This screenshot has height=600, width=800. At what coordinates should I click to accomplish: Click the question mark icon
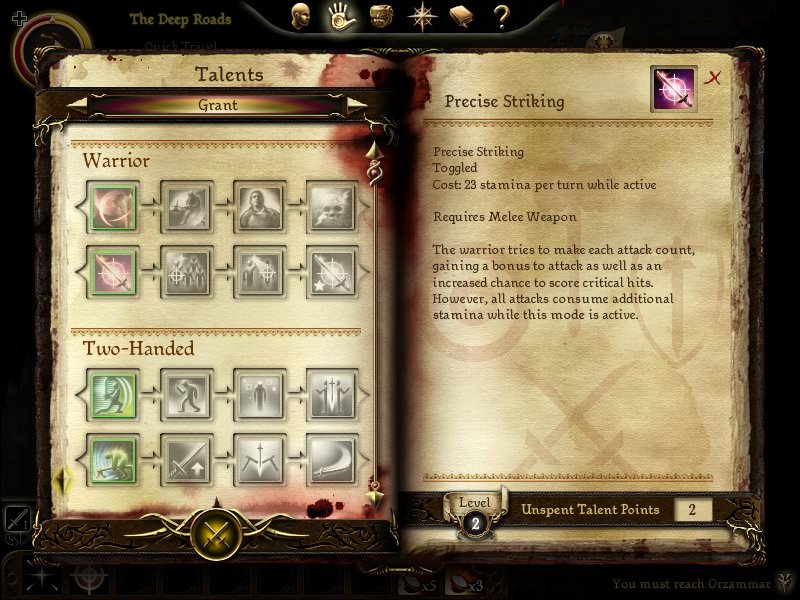tap(502, 16)
